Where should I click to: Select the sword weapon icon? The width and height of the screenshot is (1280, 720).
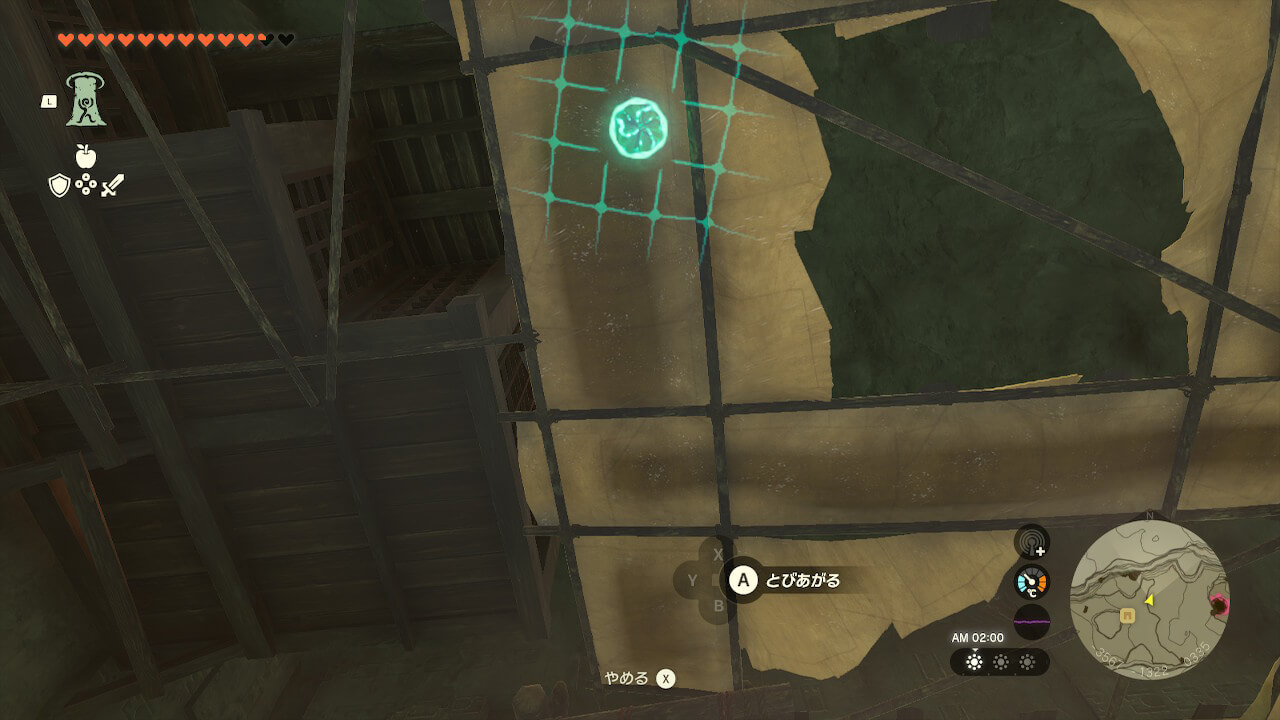tap(111, 185)
